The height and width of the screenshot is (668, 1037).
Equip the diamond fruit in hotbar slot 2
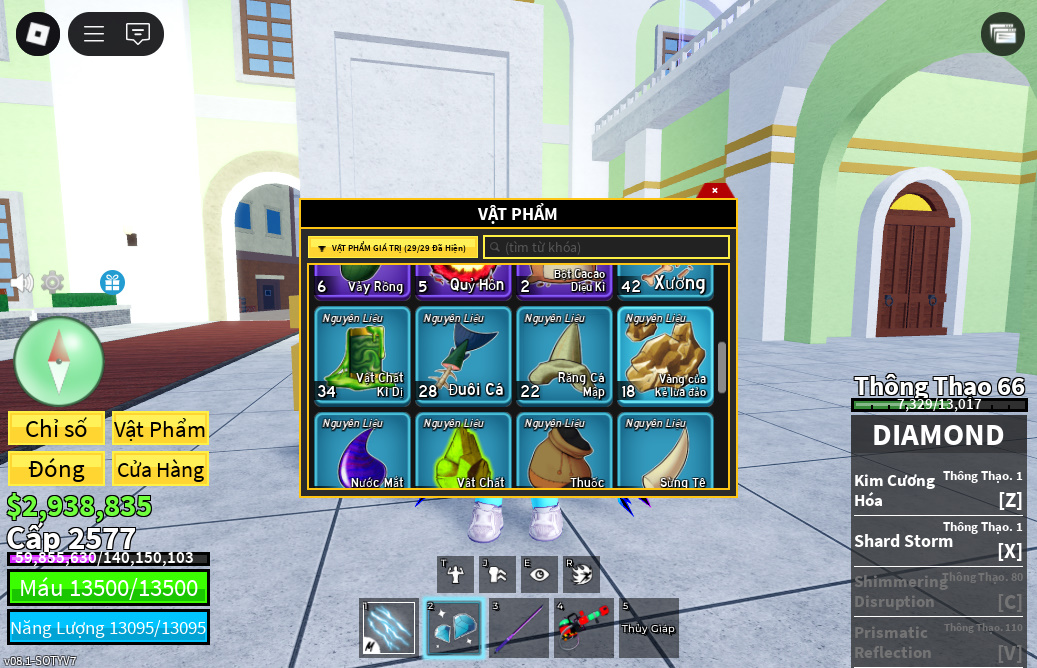tap(454, 628)
